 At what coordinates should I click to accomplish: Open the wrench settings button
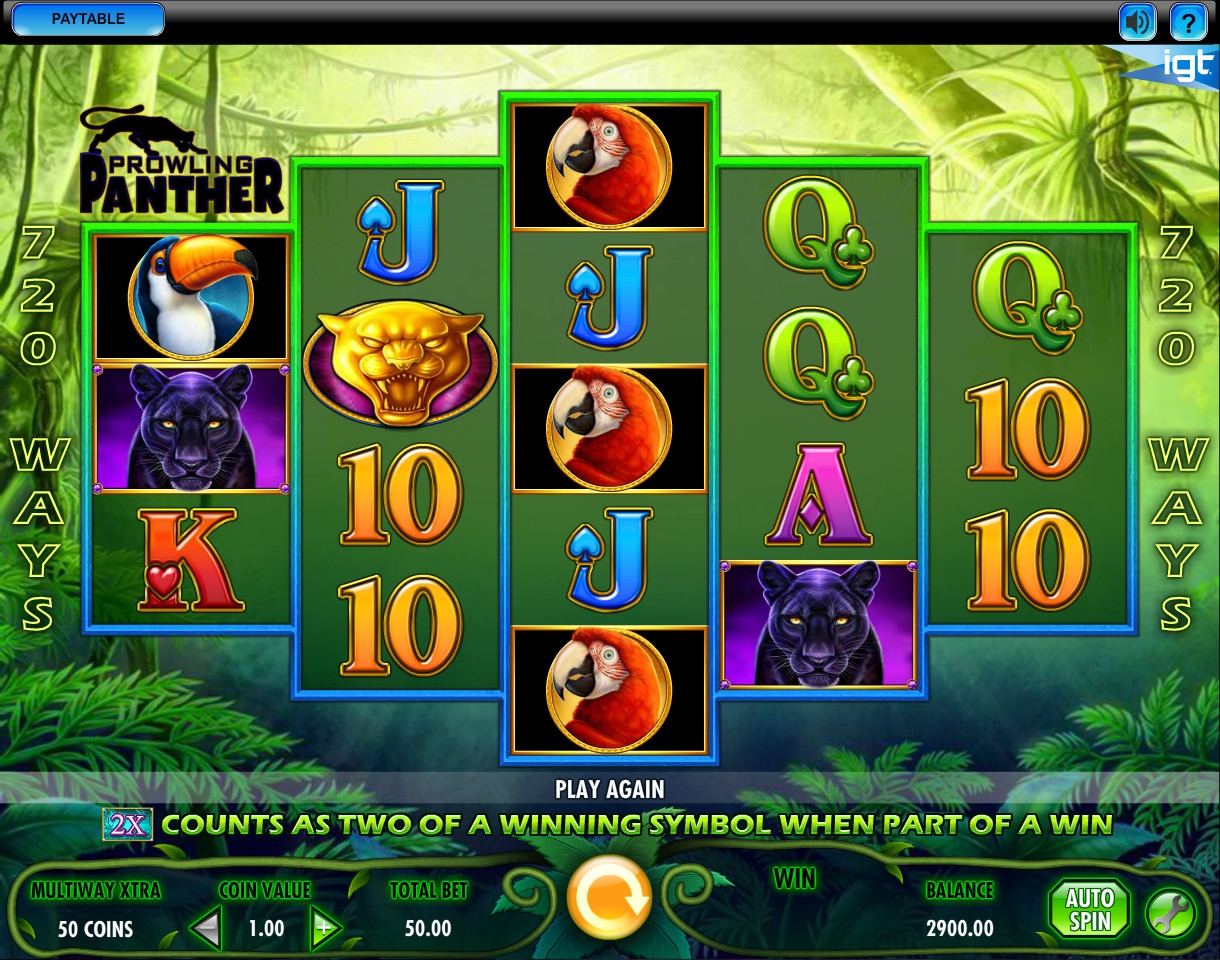coord(1170,913)
